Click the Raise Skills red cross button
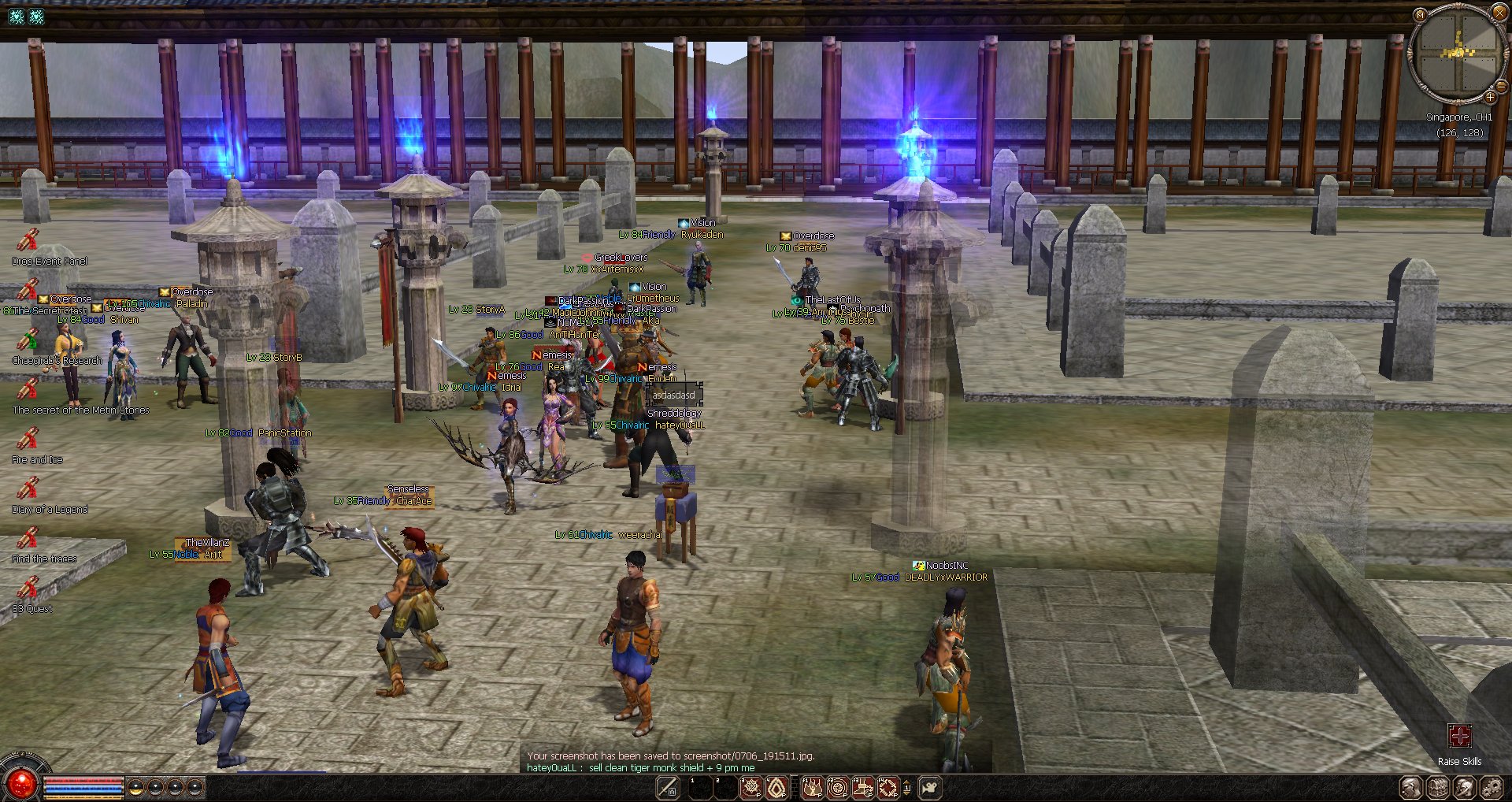 pos(1459,737)
